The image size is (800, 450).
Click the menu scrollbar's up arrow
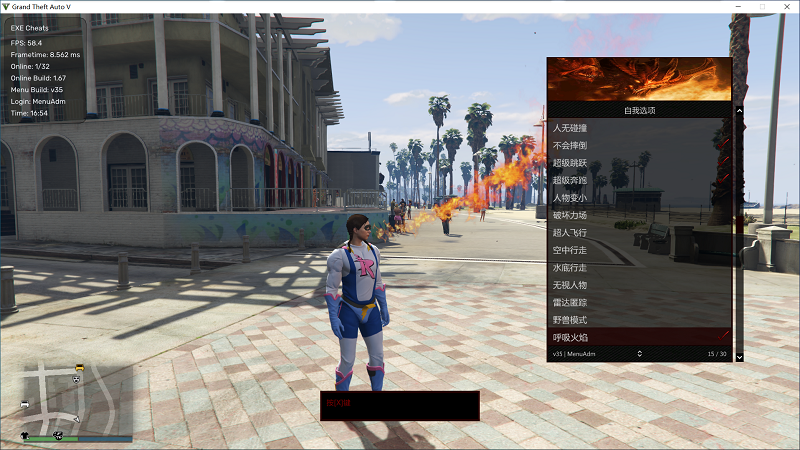coord(740,111)
